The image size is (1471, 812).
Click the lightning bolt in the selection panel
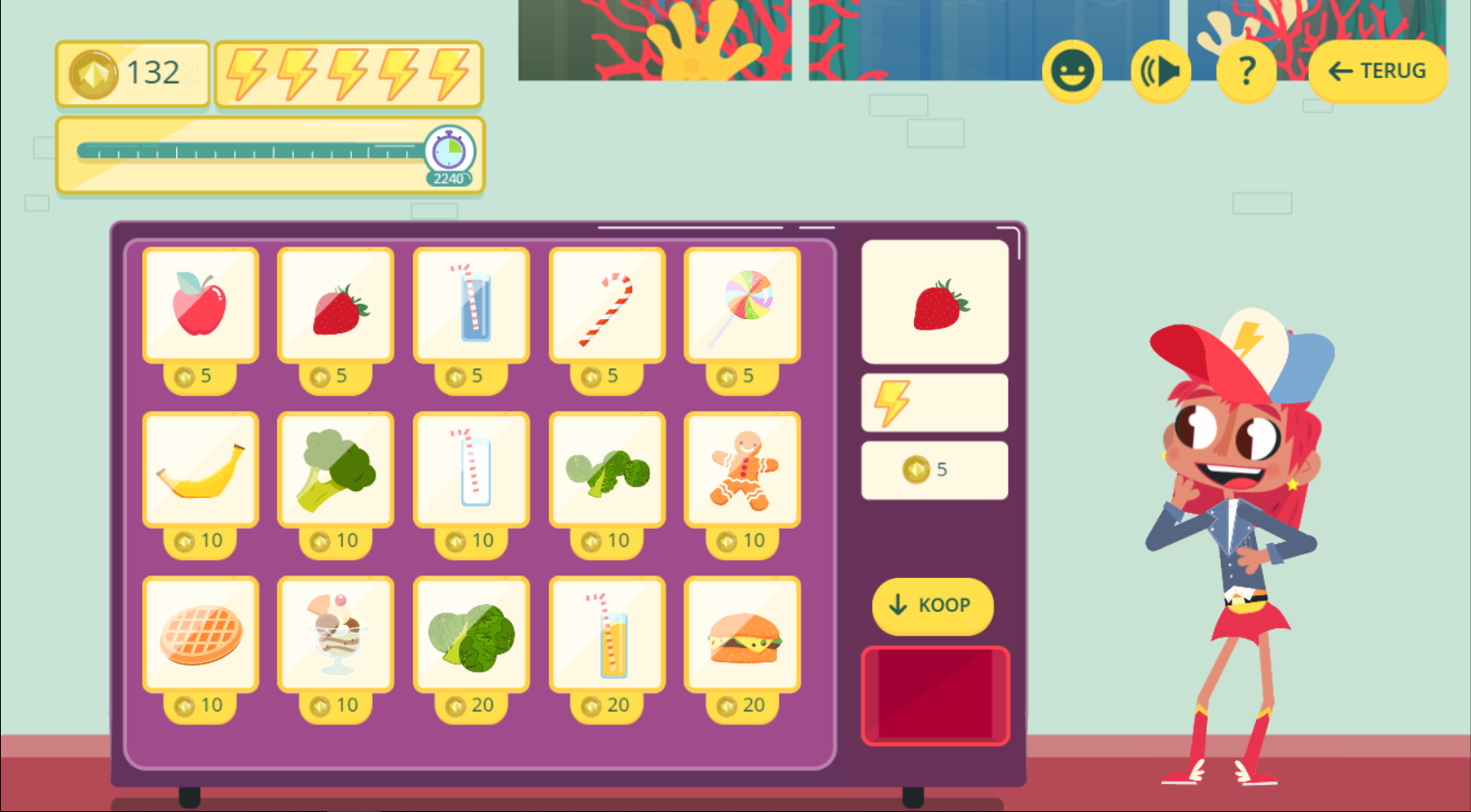(893, 402)
